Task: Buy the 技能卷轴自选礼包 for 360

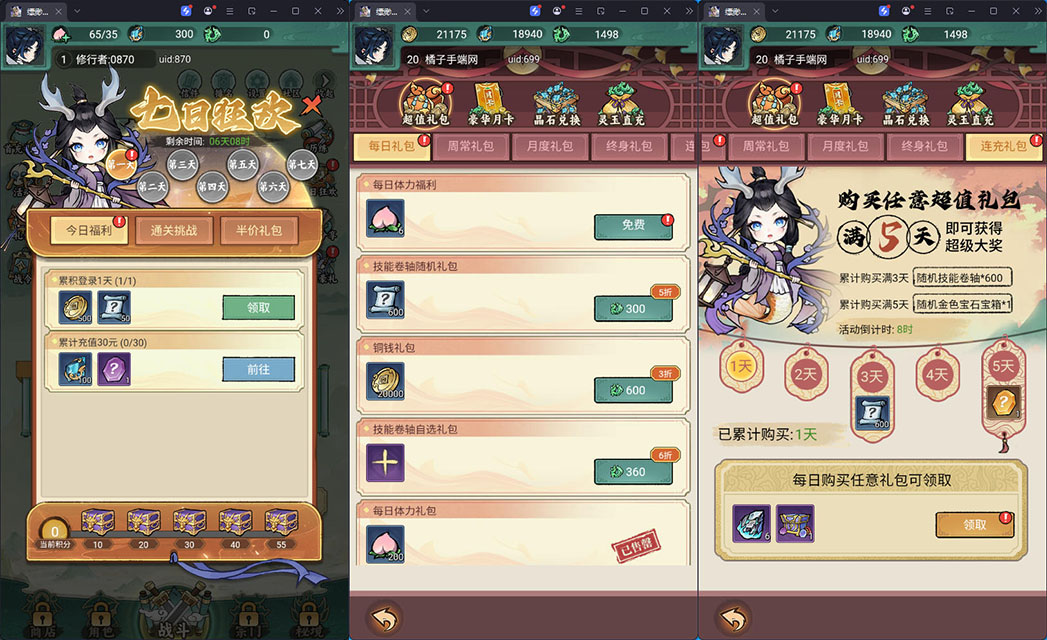Action: pos(633,471)
